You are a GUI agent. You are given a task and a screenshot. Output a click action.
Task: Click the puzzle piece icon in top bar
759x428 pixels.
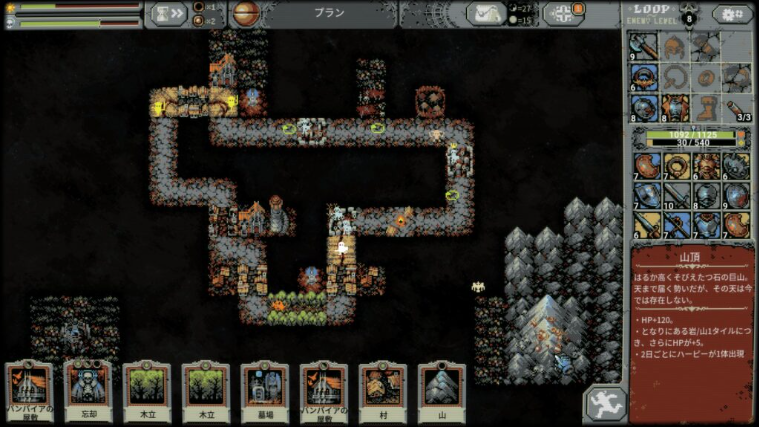[562, 13]
